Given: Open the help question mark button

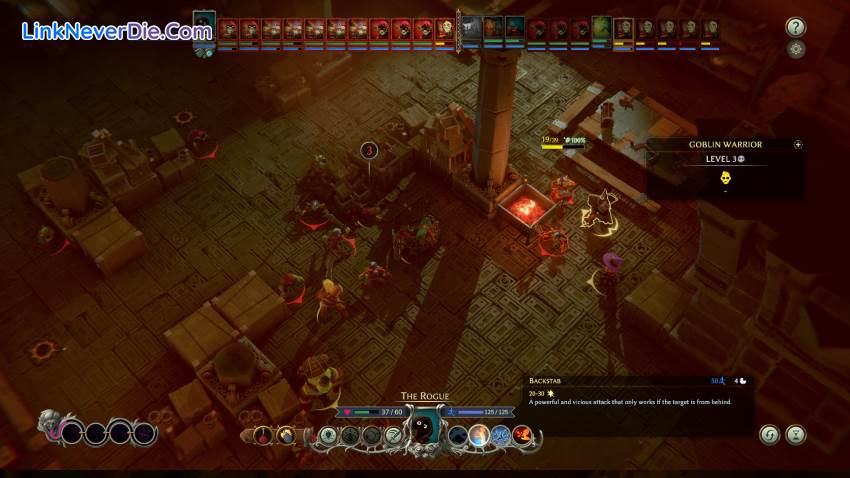Looking at the screenshot, I should pyautogui.click(x=796, y=27).
